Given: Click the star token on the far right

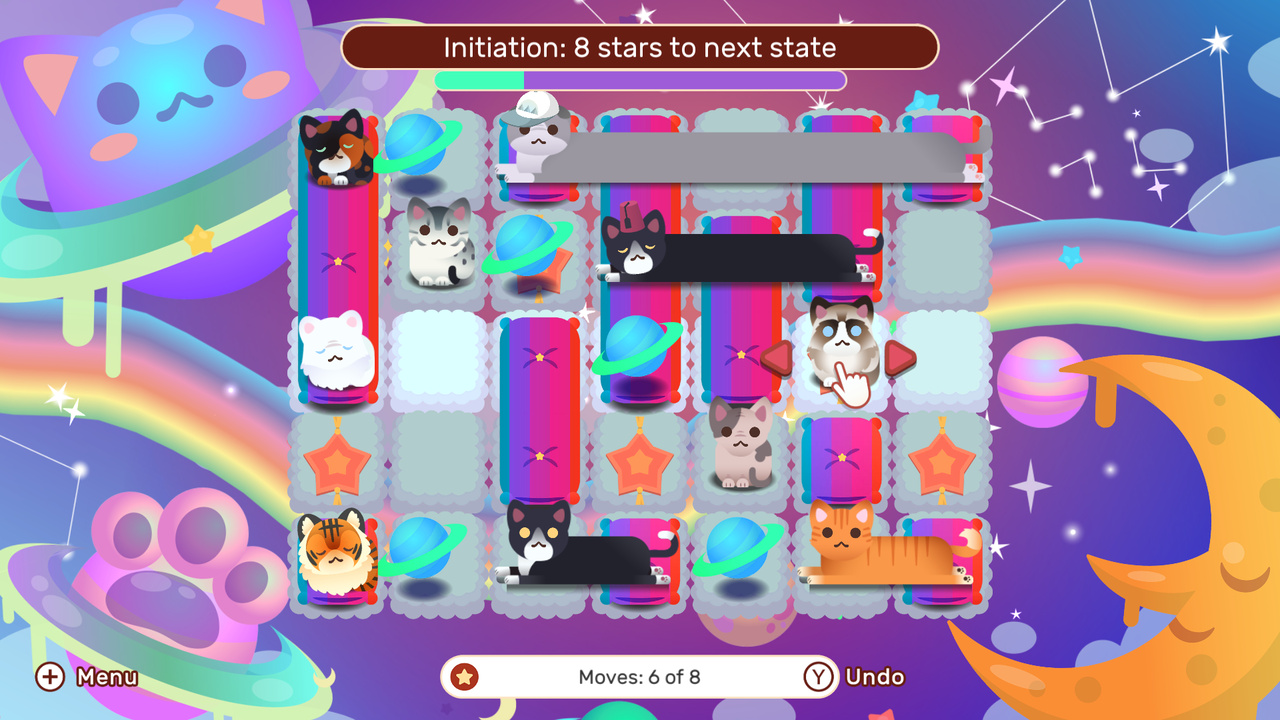Looking at the screenshot, I should (x=940, y=462).
